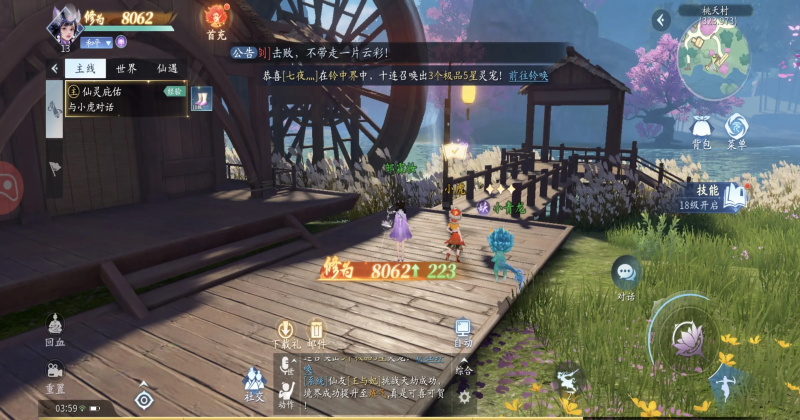This screenshot has width=800, height=420.
Task: Switch to the 世界 quest tab
Action: (x=126, y=69)
